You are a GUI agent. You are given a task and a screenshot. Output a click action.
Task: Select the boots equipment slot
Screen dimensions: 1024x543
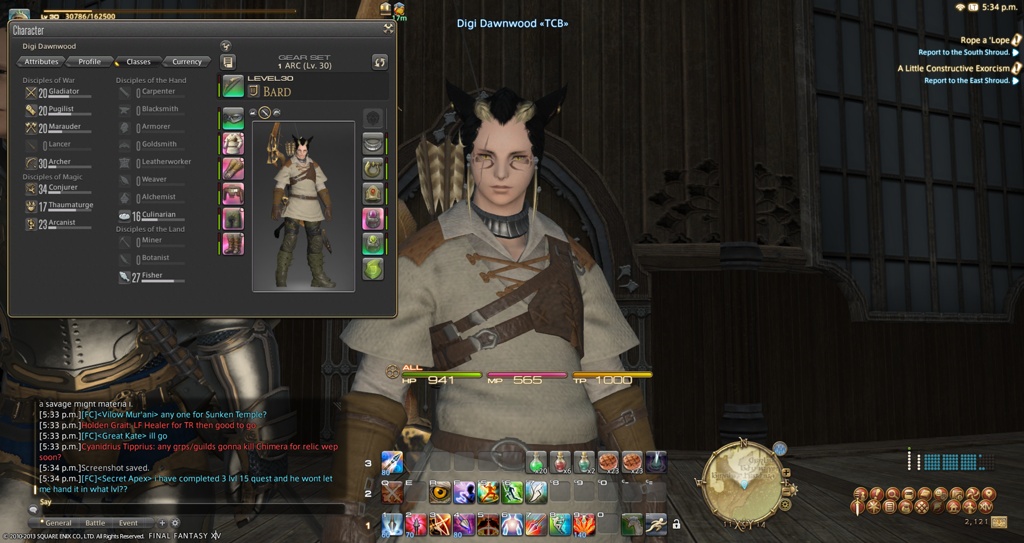233,243
